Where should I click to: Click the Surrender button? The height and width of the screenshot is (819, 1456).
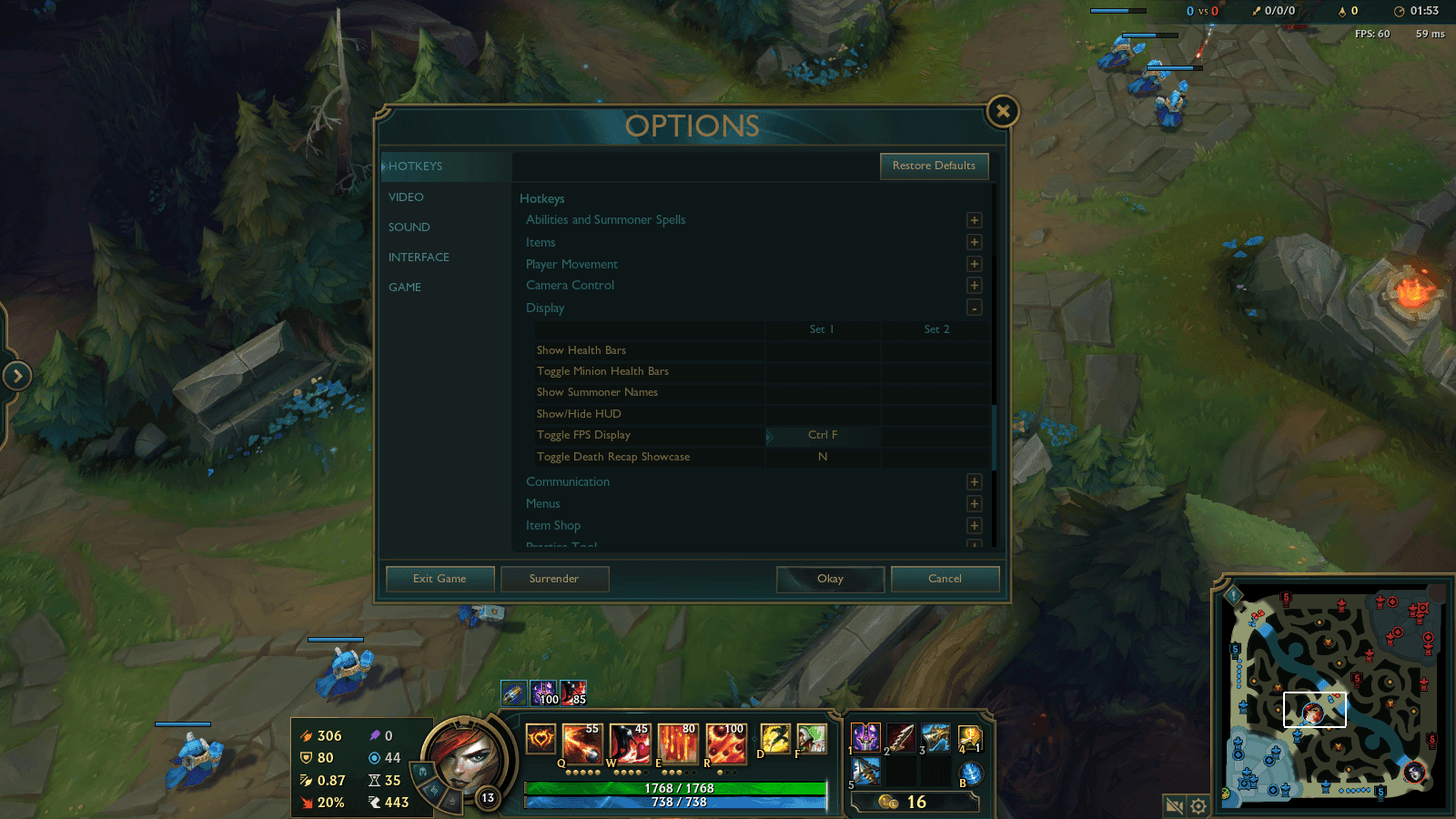(554, 579)
